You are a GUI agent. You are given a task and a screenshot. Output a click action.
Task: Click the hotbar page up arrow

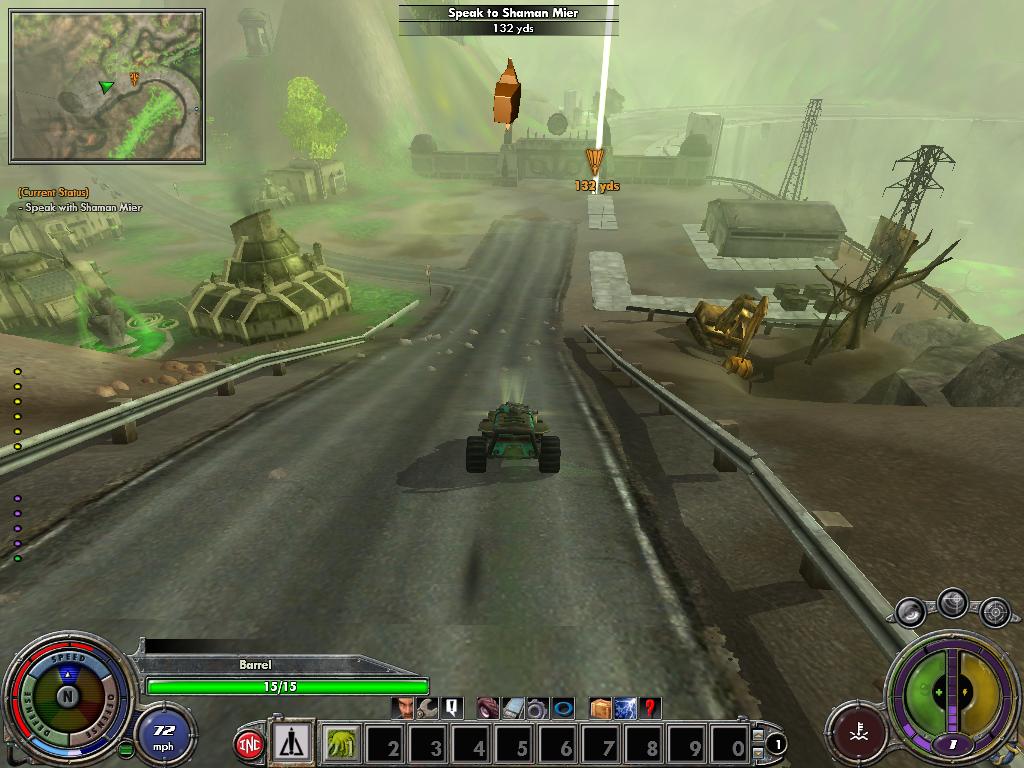tap(758, 736)
